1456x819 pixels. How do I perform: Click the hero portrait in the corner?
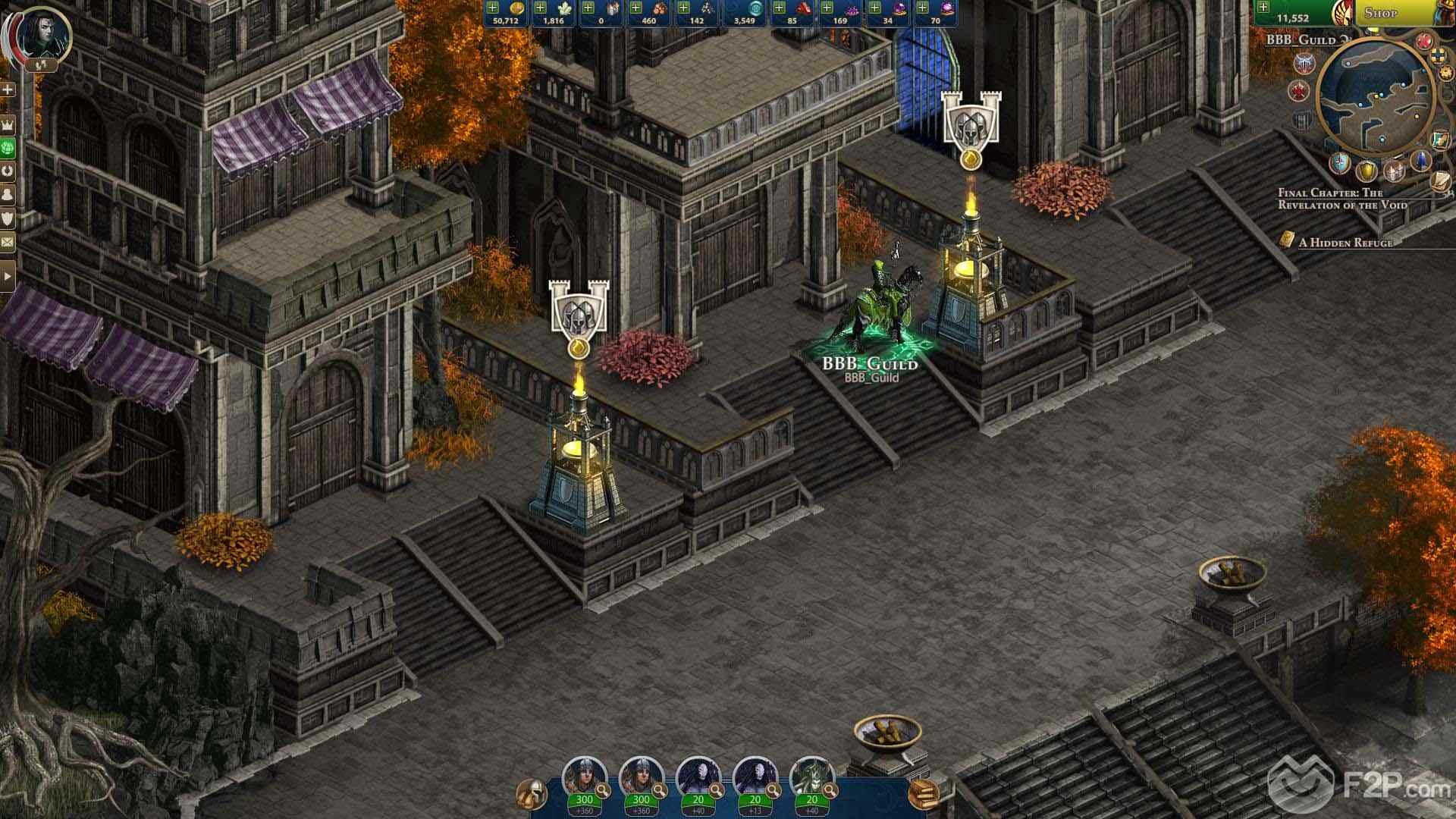coord(42,35)
